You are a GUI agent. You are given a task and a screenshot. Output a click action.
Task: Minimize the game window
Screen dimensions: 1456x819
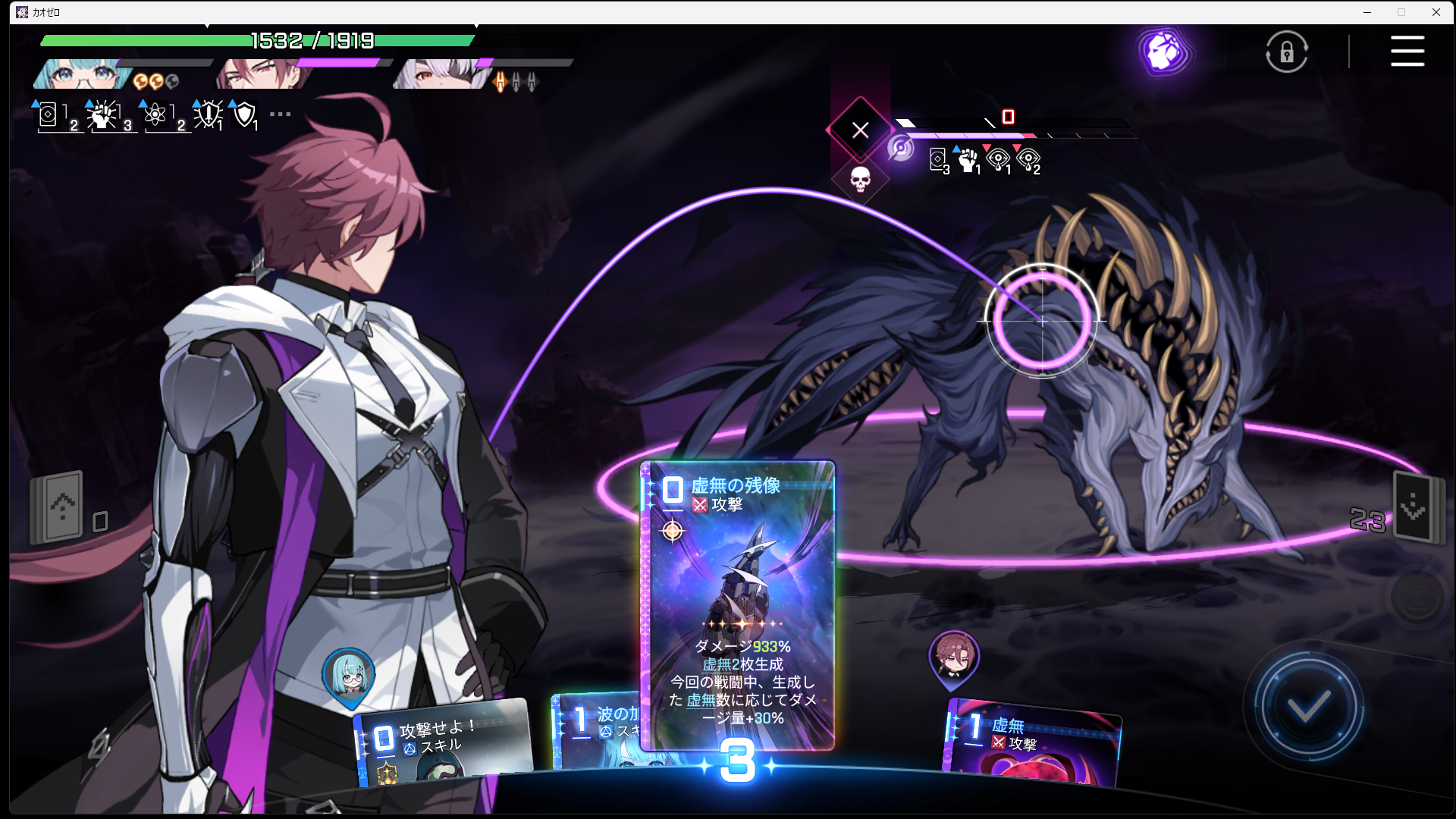1367,12
